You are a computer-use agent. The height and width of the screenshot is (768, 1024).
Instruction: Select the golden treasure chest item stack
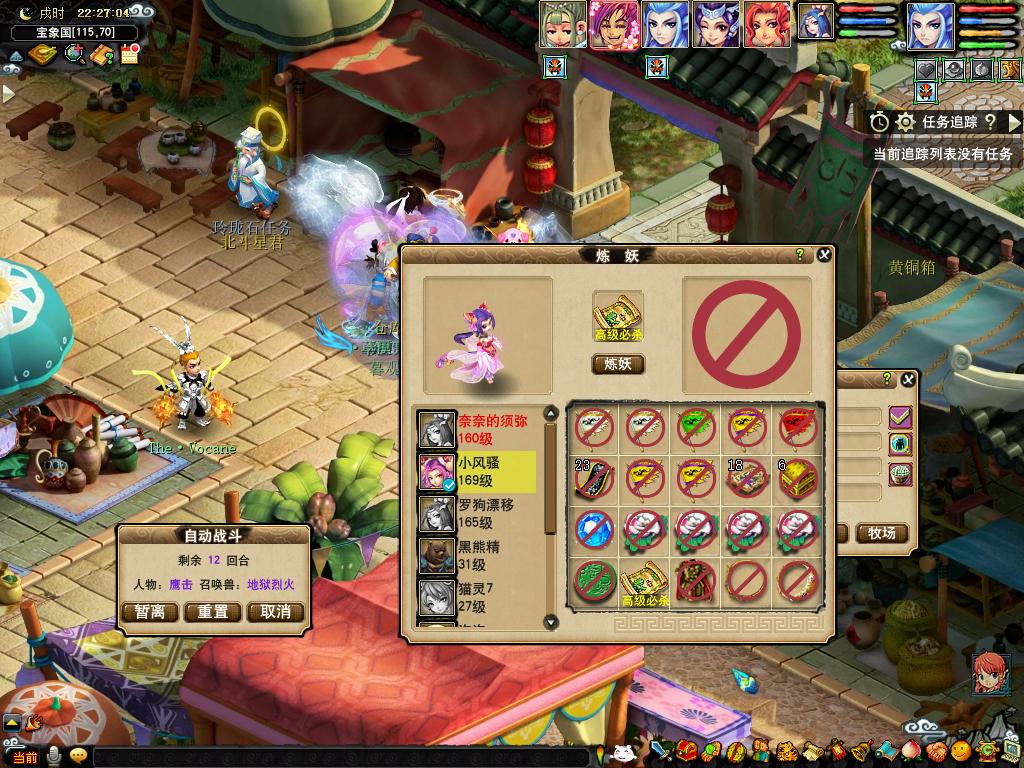click(798, 478)
